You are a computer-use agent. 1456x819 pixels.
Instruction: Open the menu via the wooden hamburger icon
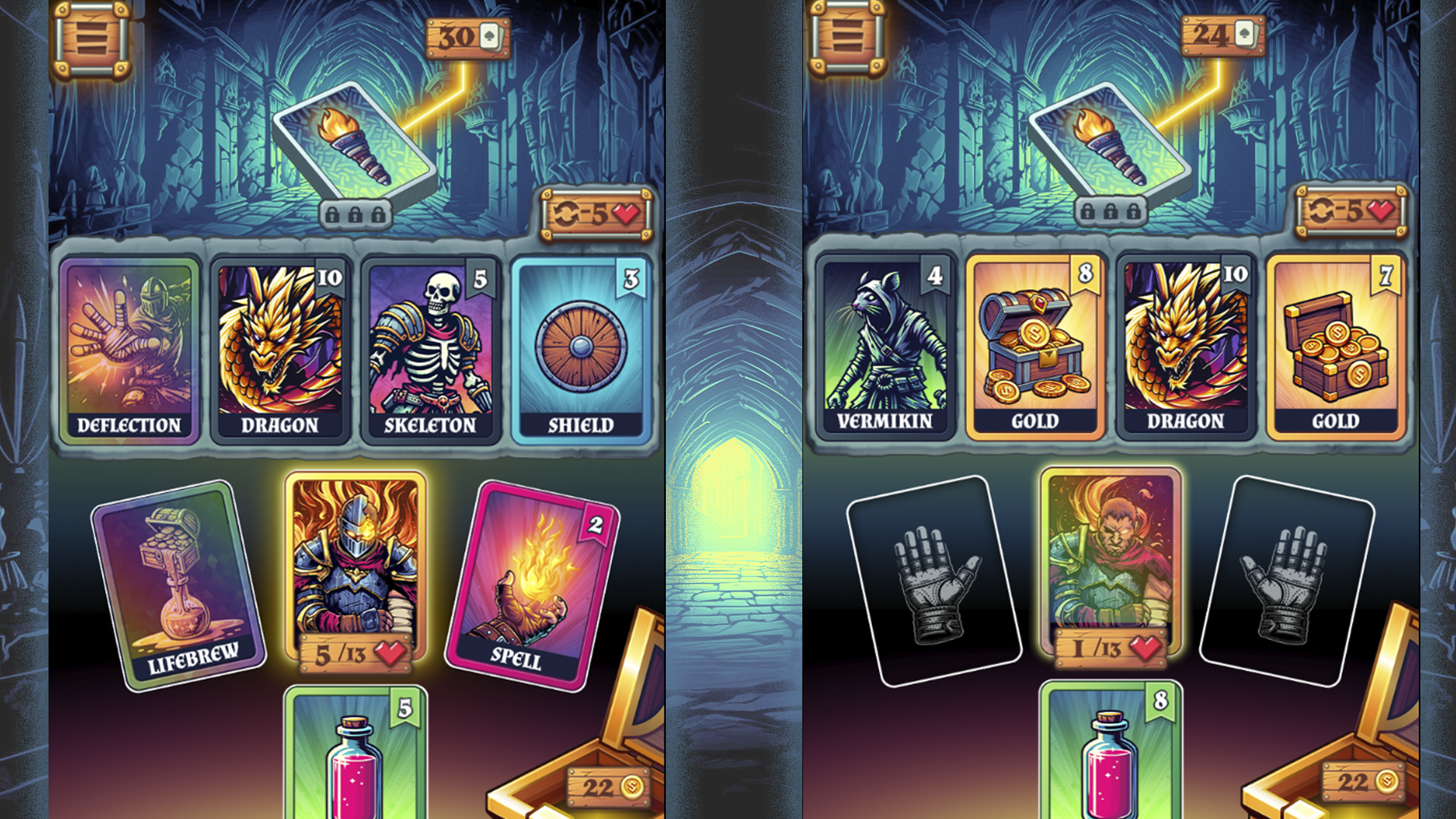coord(91,36)
